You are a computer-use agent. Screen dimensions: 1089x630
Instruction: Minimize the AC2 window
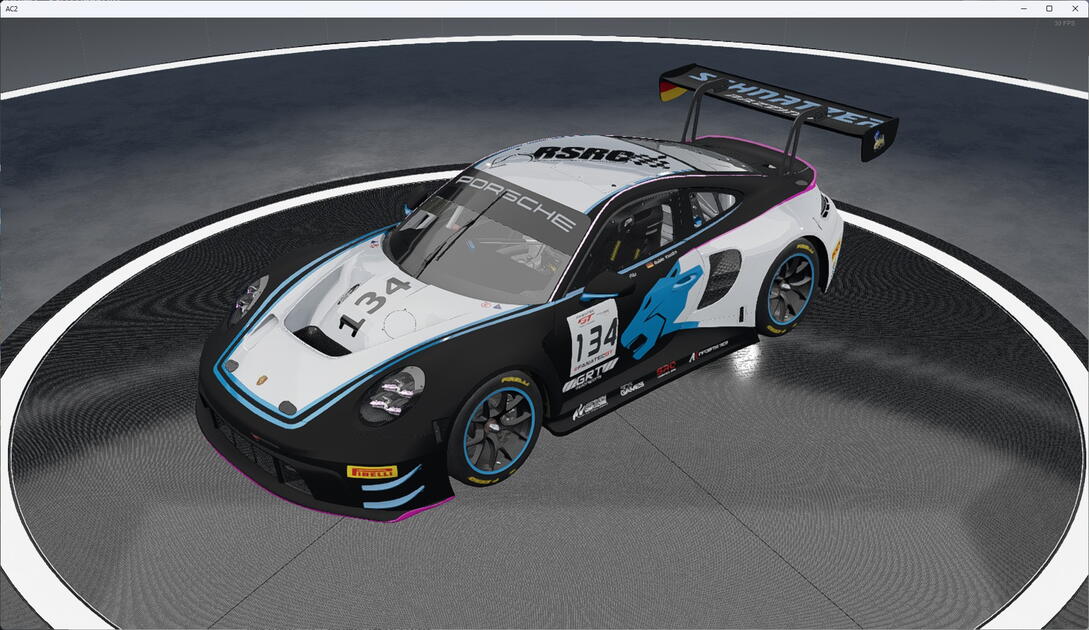[x=1024, y=8]
